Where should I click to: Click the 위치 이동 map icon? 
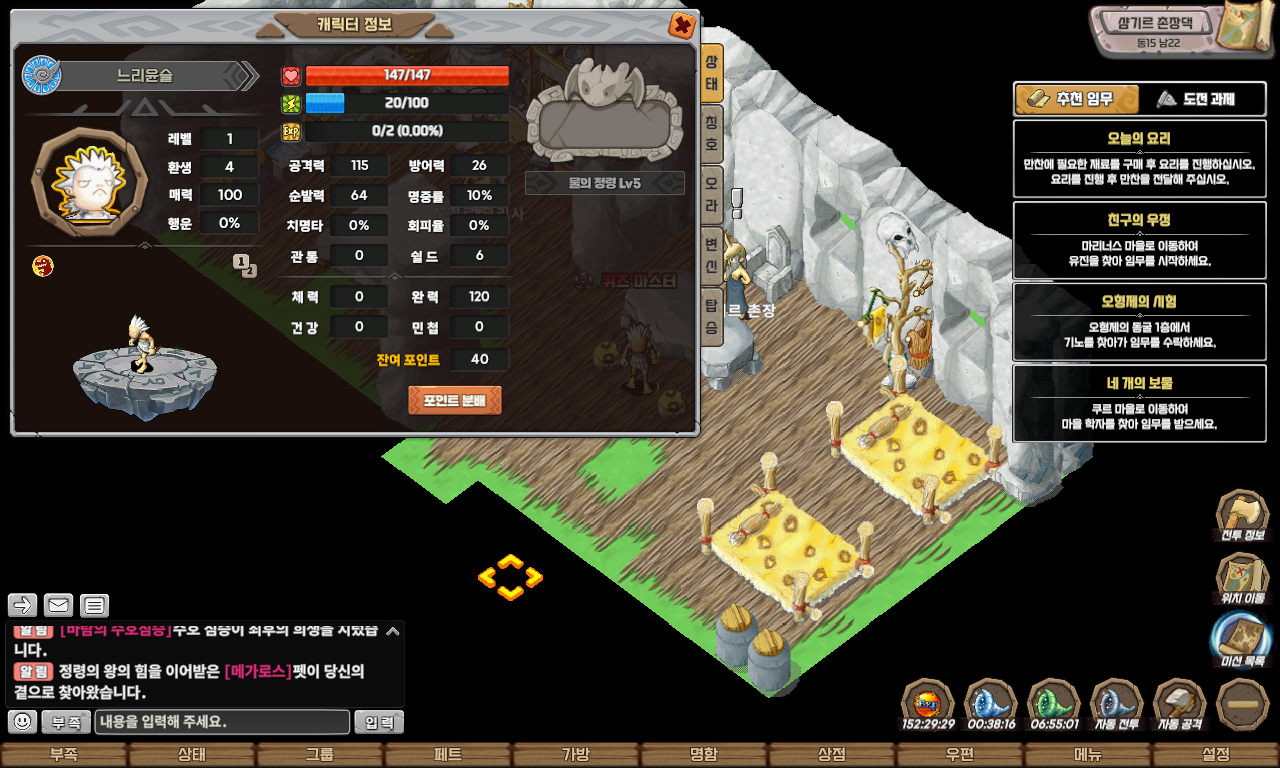tap(1242, 579)
